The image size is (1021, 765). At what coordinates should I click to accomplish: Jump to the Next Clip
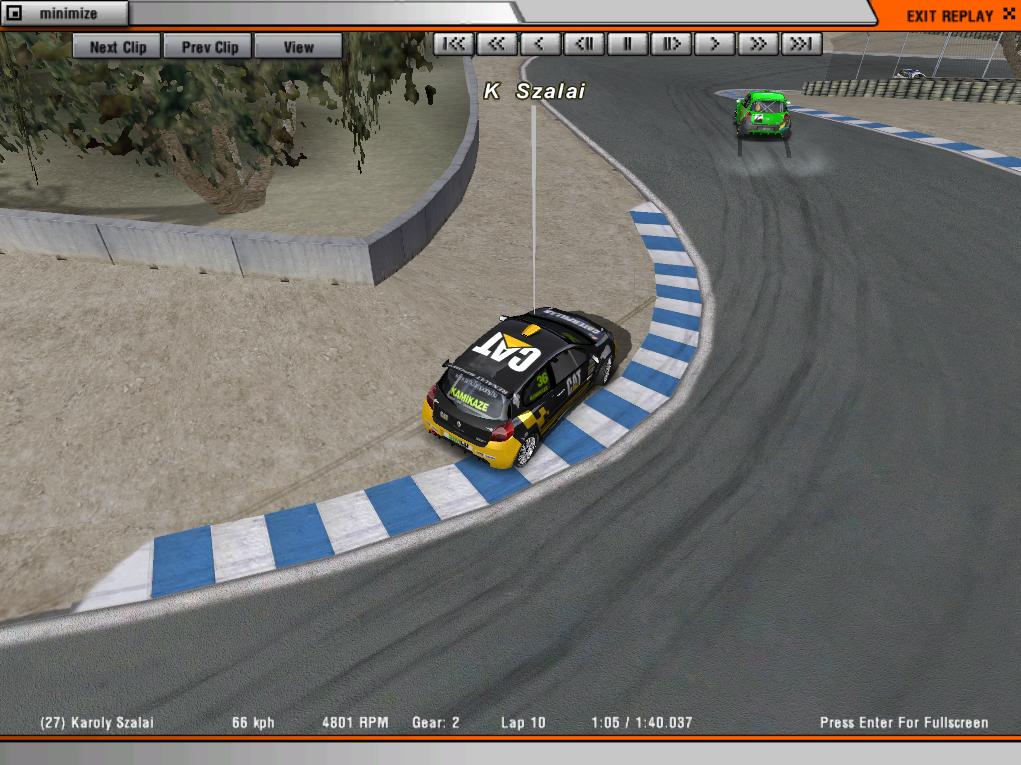pyautogui.click(x=117, y=47)
